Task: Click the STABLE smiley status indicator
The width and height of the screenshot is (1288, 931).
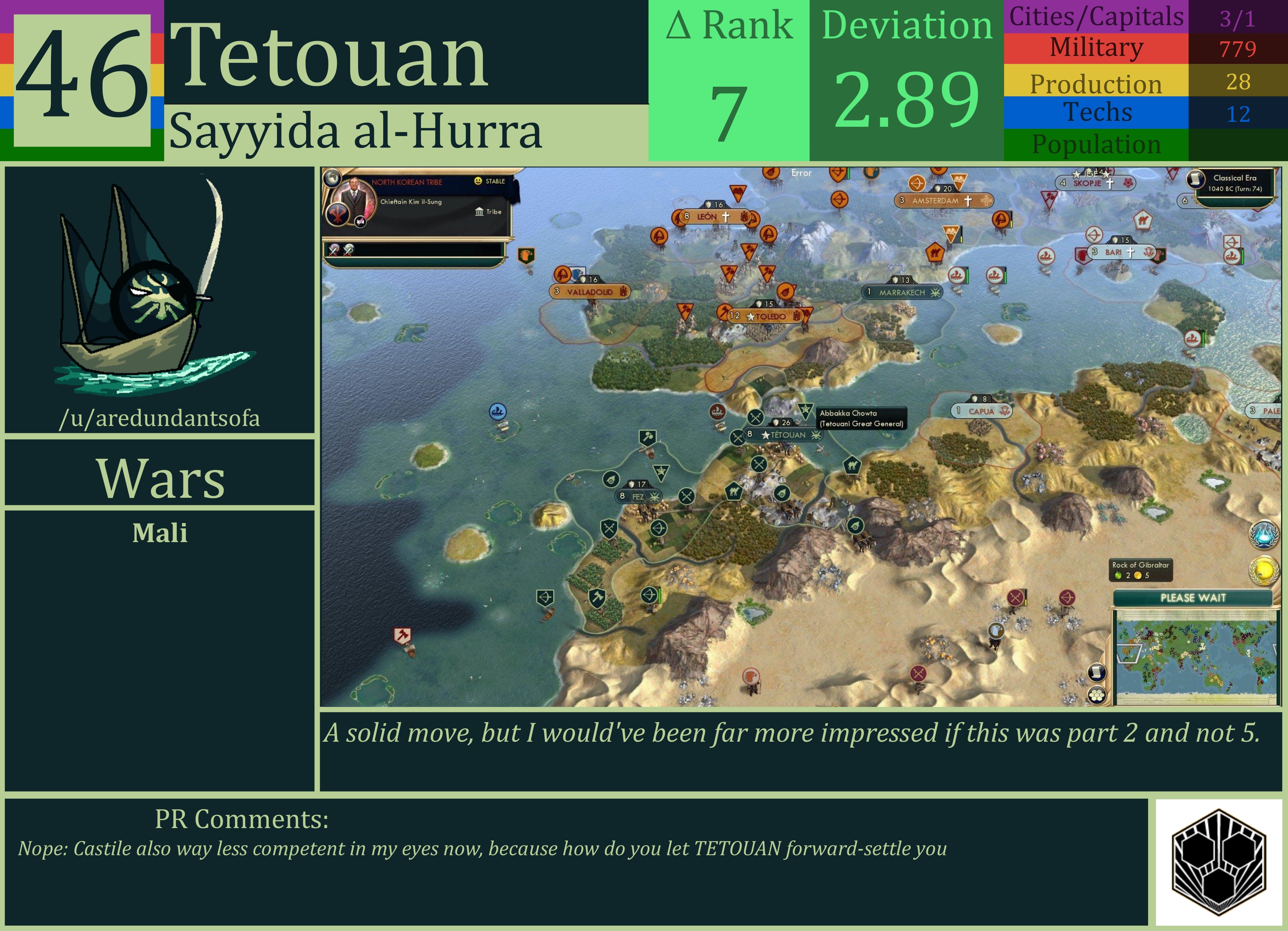Action: (x=478, y=181)
